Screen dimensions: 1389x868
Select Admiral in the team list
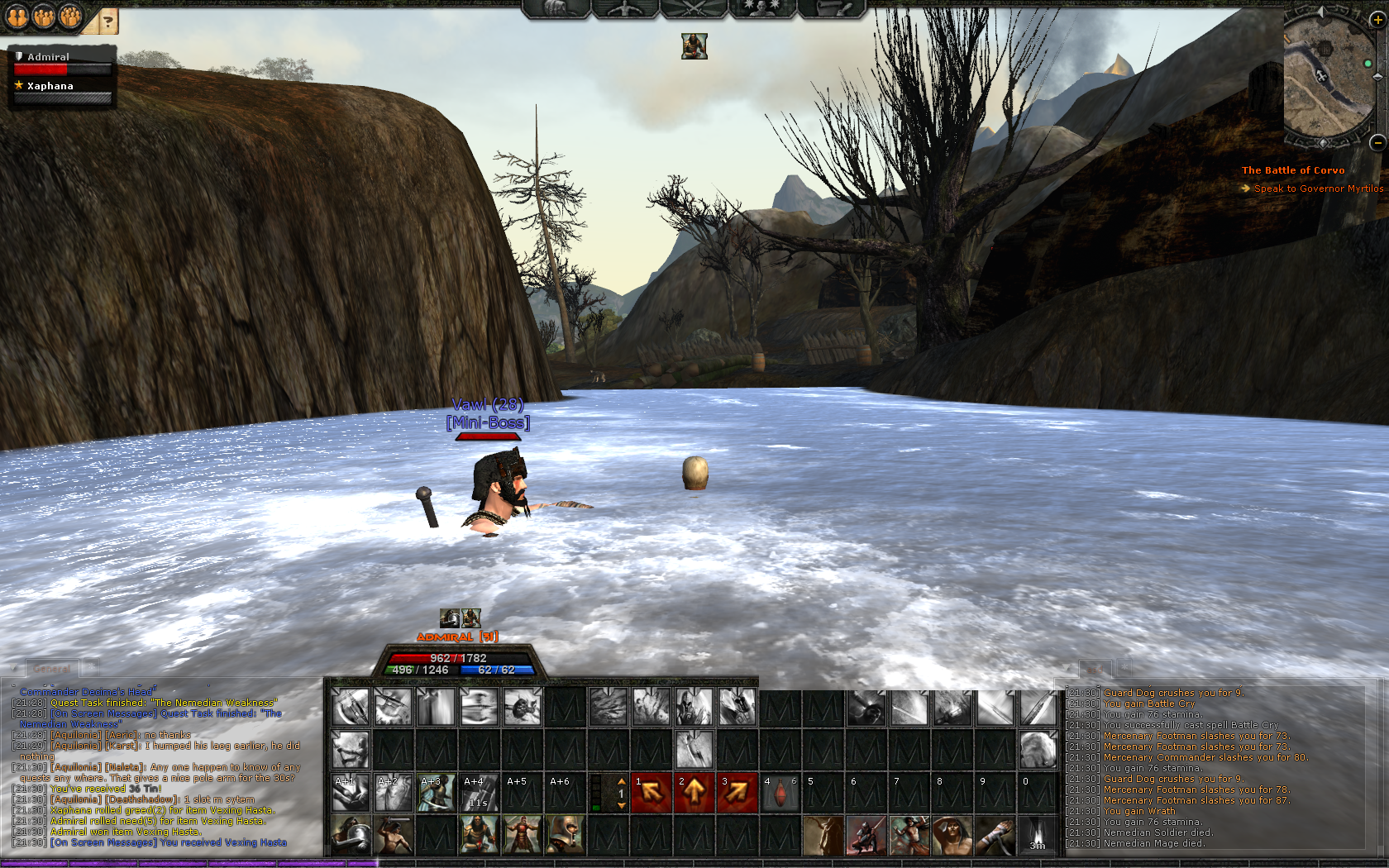(x=49, y=57)
